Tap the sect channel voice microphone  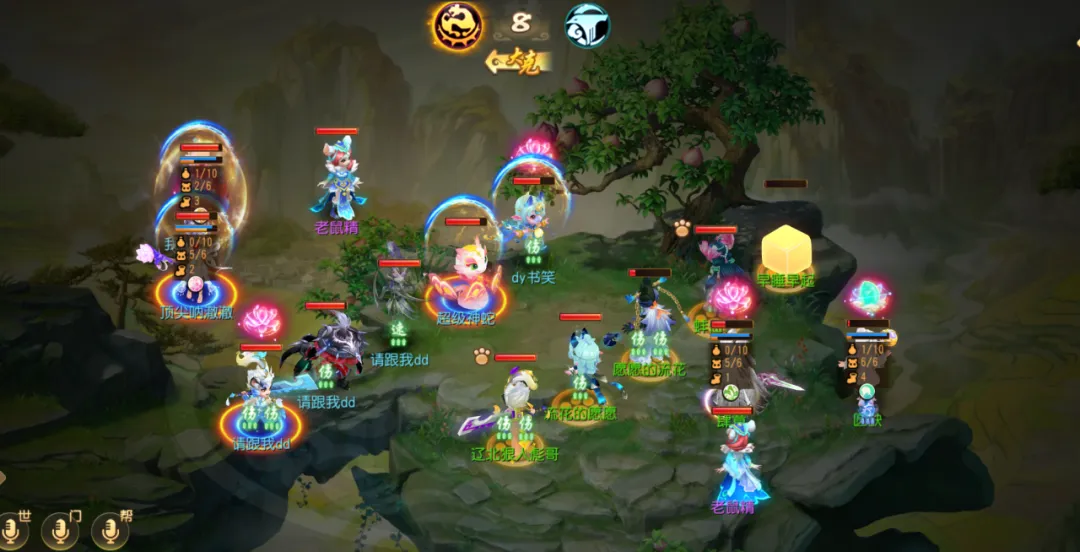(x=62, y=531)
